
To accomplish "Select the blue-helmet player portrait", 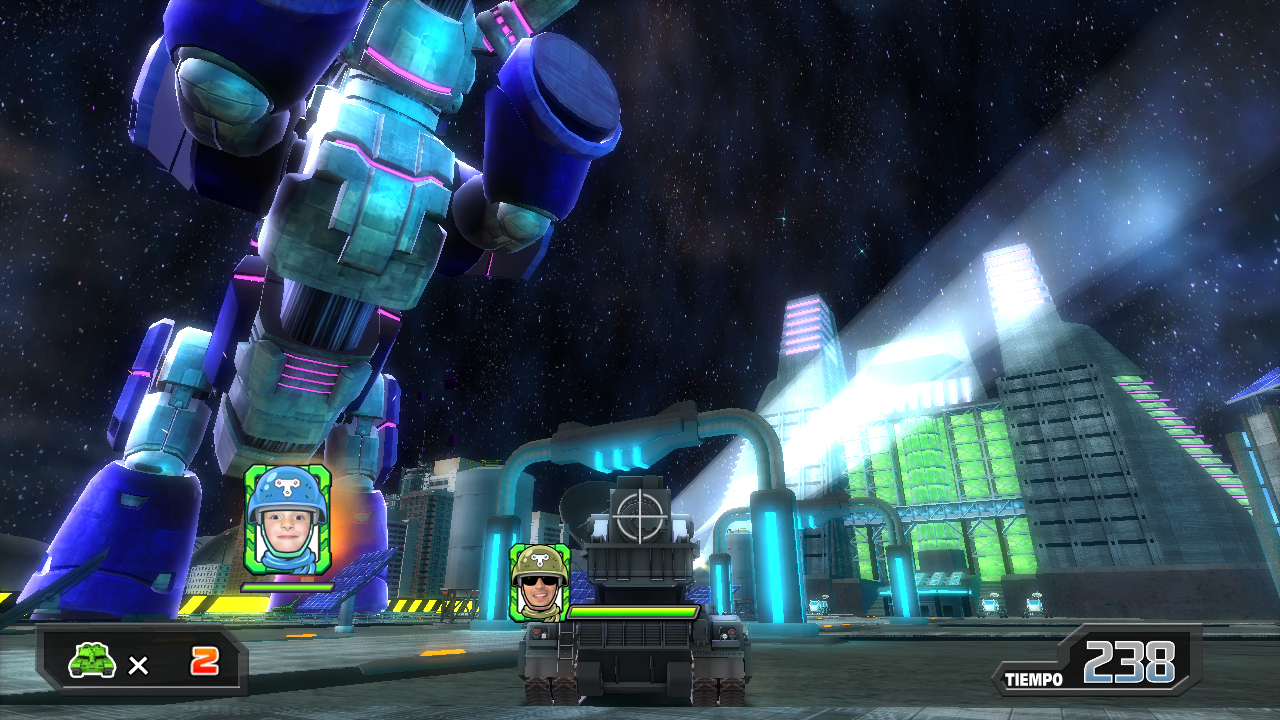I will [x=287, y=520].
